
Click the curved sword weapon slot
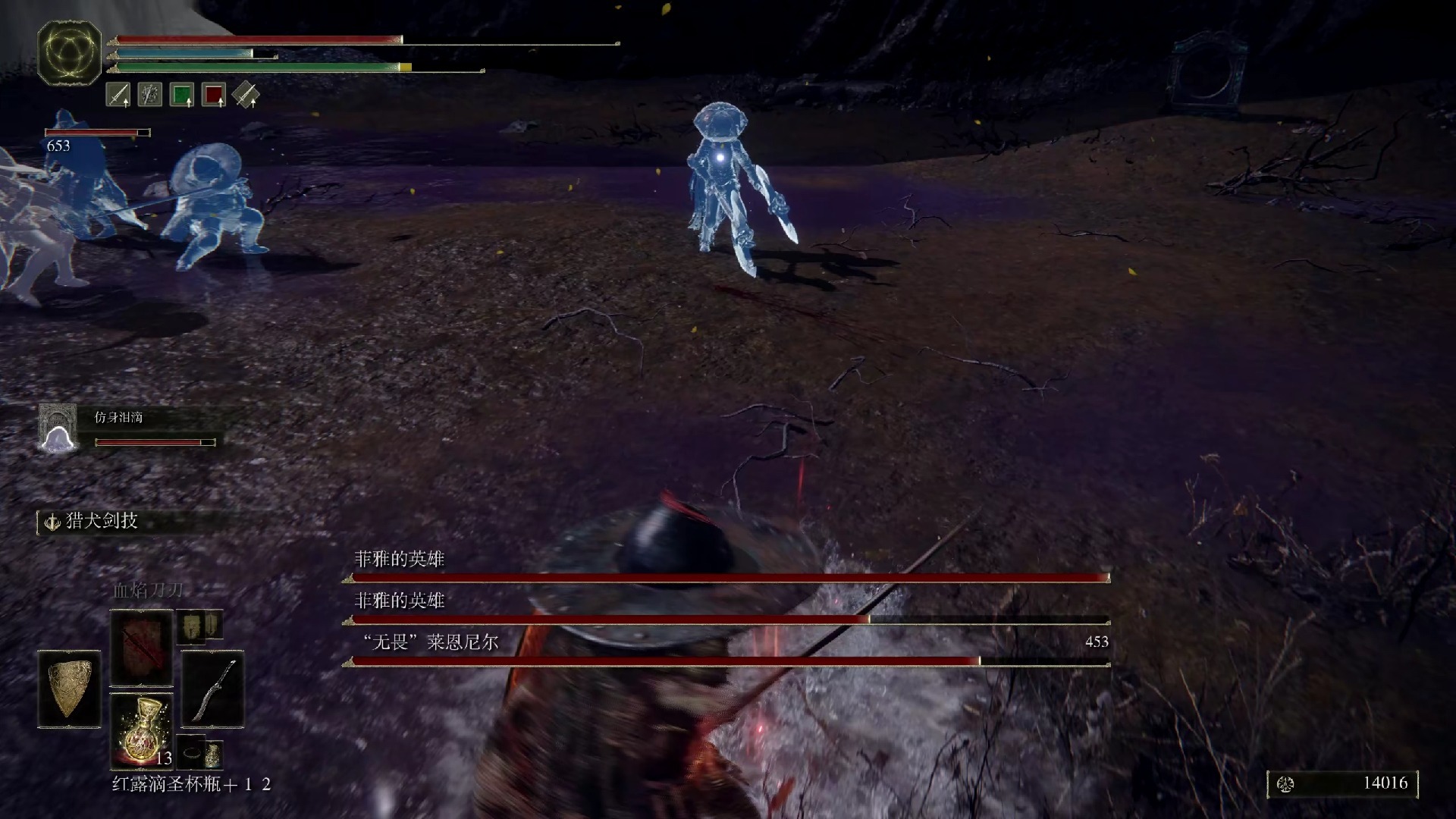(213, 689)
